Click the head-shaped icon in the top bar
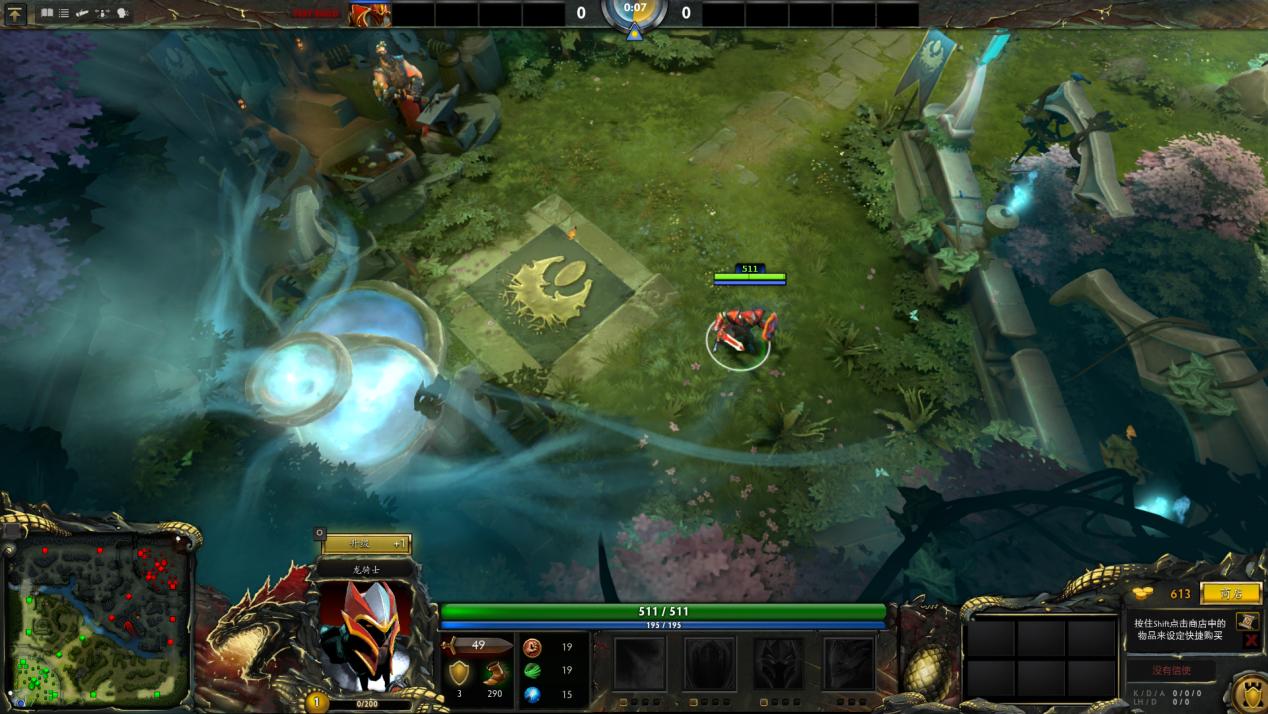Image resolution: width=1268 pixels, height=714 pixels. (x=123, y=14)
